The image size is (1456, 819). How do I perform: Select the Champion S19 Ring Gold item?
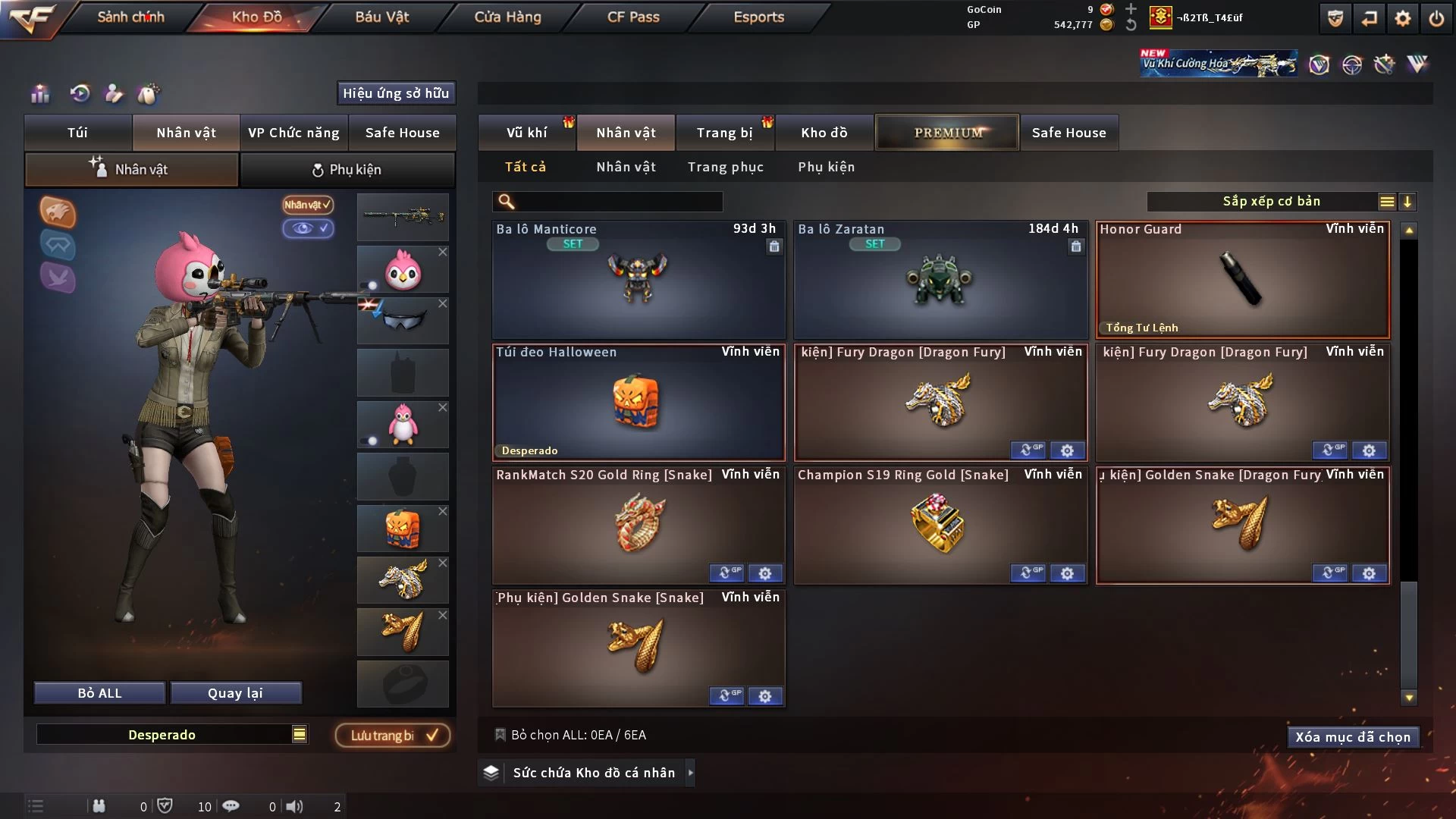(x=939, y=523)
